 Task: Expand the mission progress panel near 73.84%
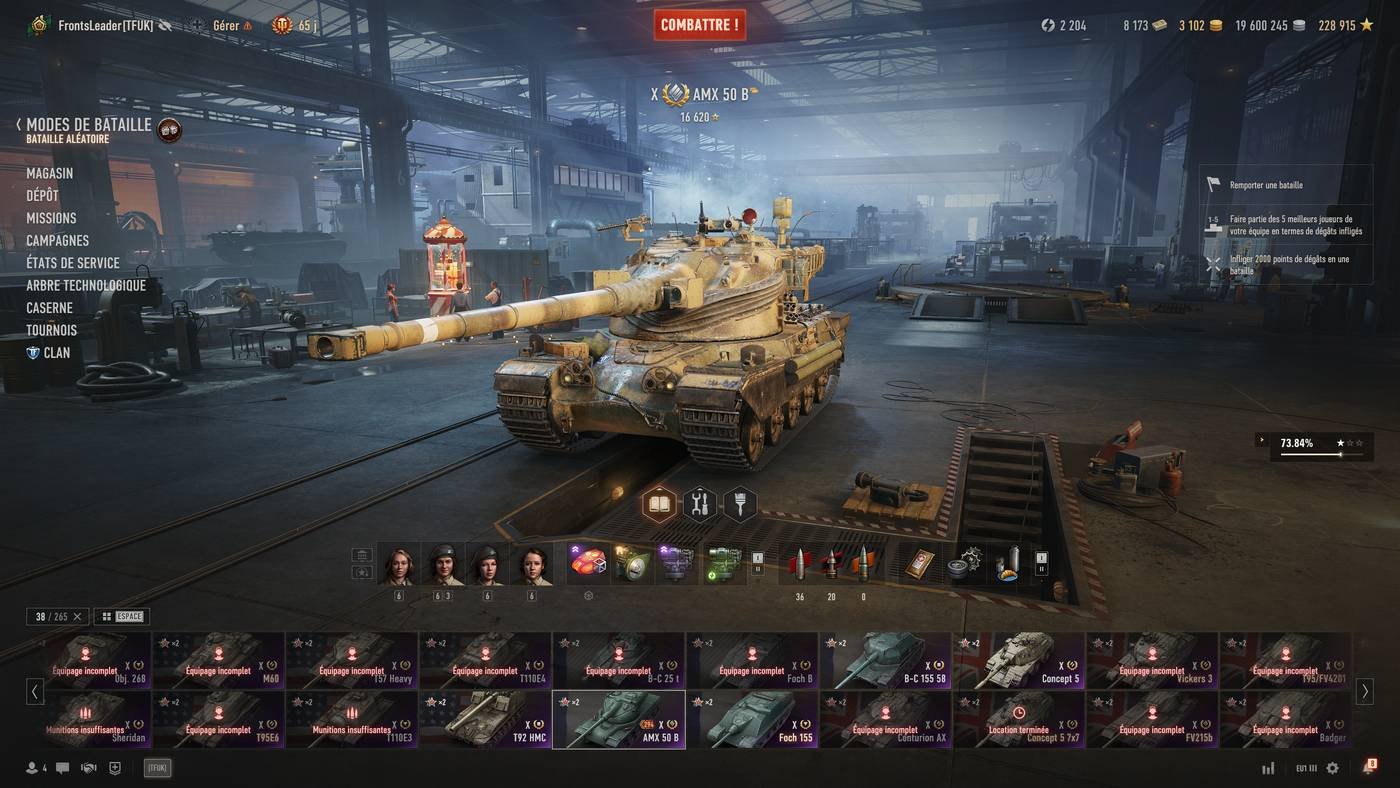(x=1262, y=439)
